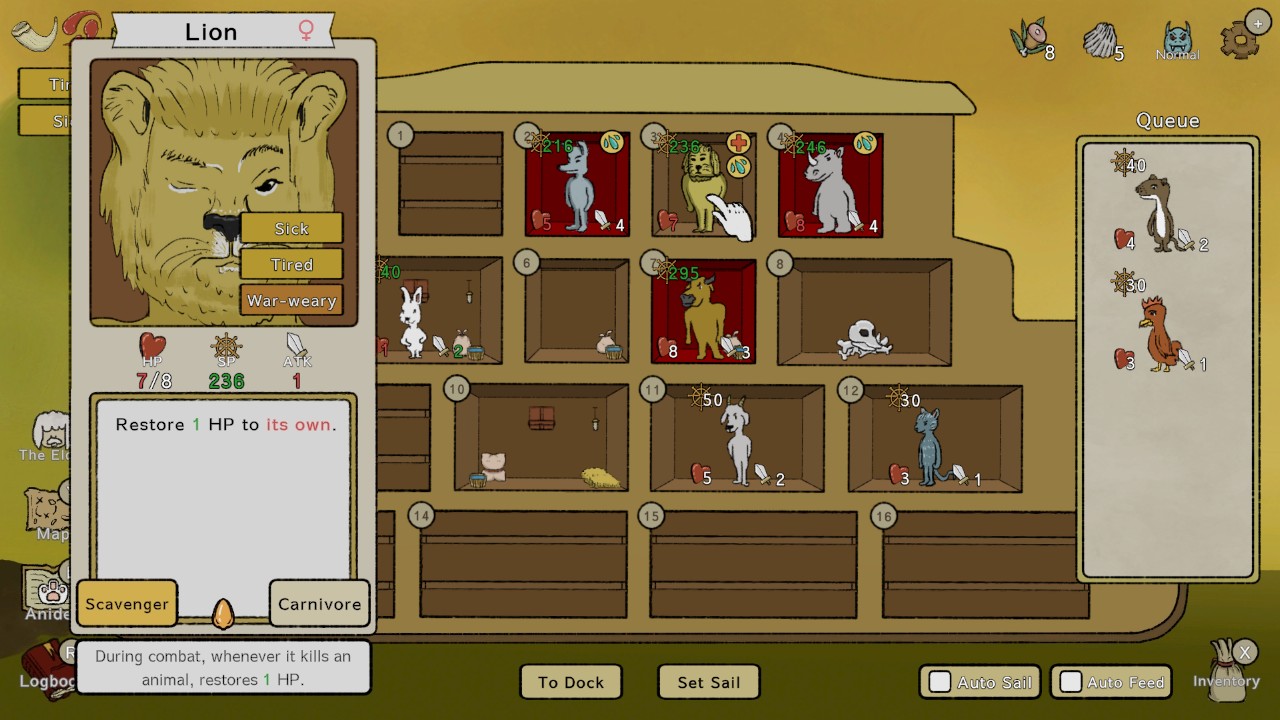Click the War-weary status tag
The height and width of the screenshot is (720, 1280).
click(x=291, y=300)
